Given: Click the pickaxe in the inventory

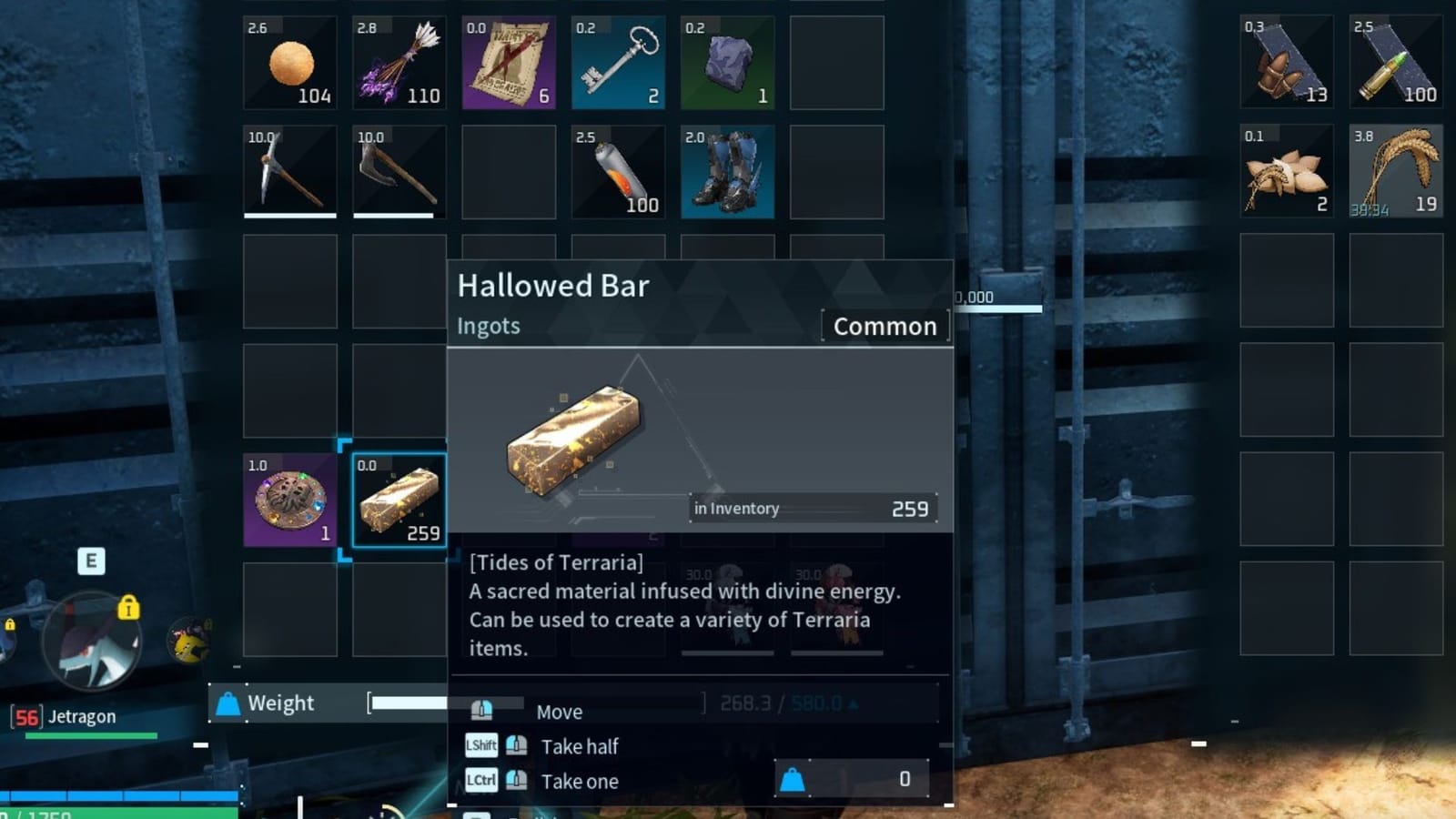Looking at the screenshot, I should click(x=289, y=171).
